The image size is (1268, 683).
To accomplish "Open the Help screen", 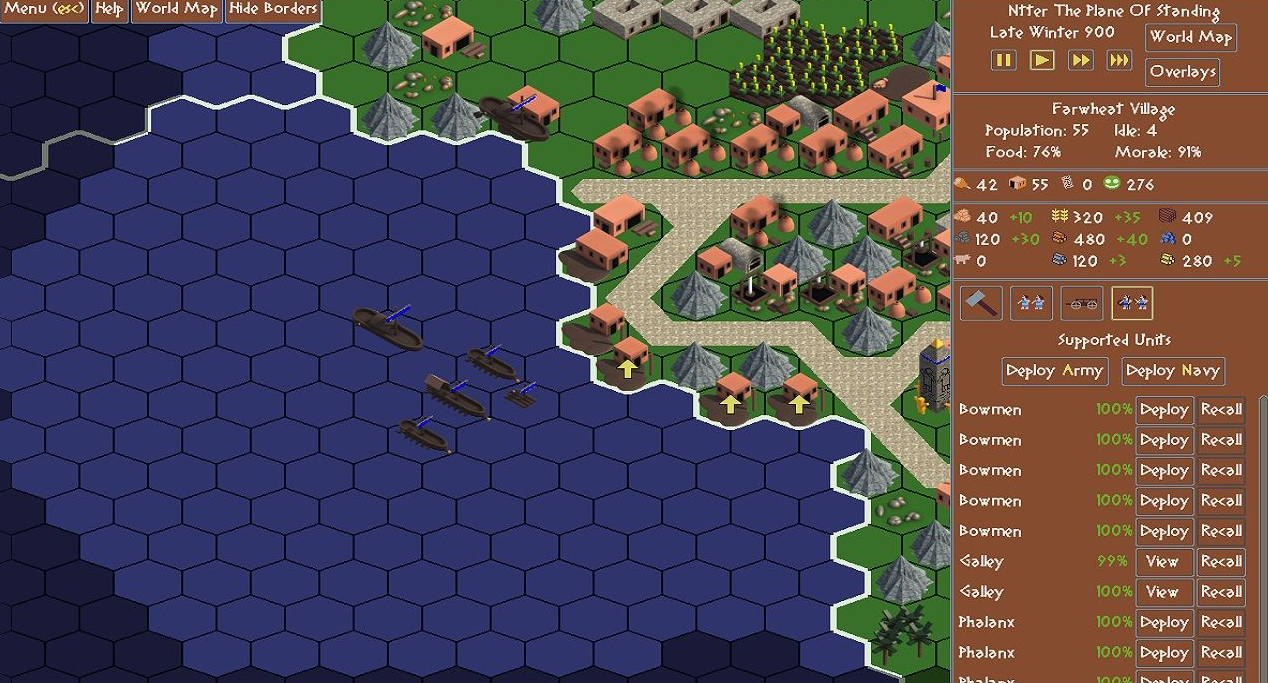I will click(x=109, y=10).
